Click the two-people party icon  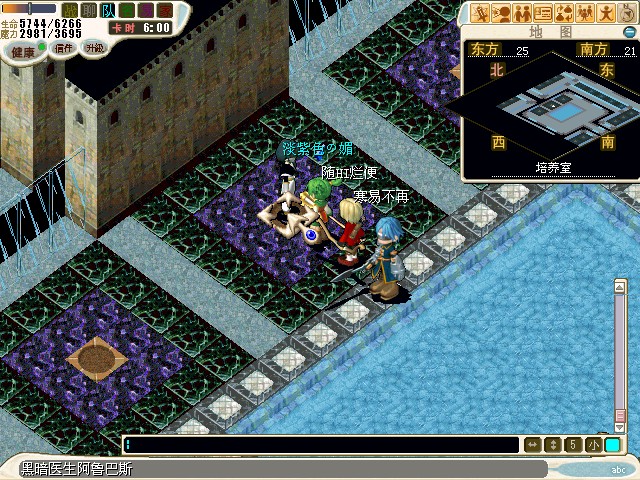click(522, 13)
